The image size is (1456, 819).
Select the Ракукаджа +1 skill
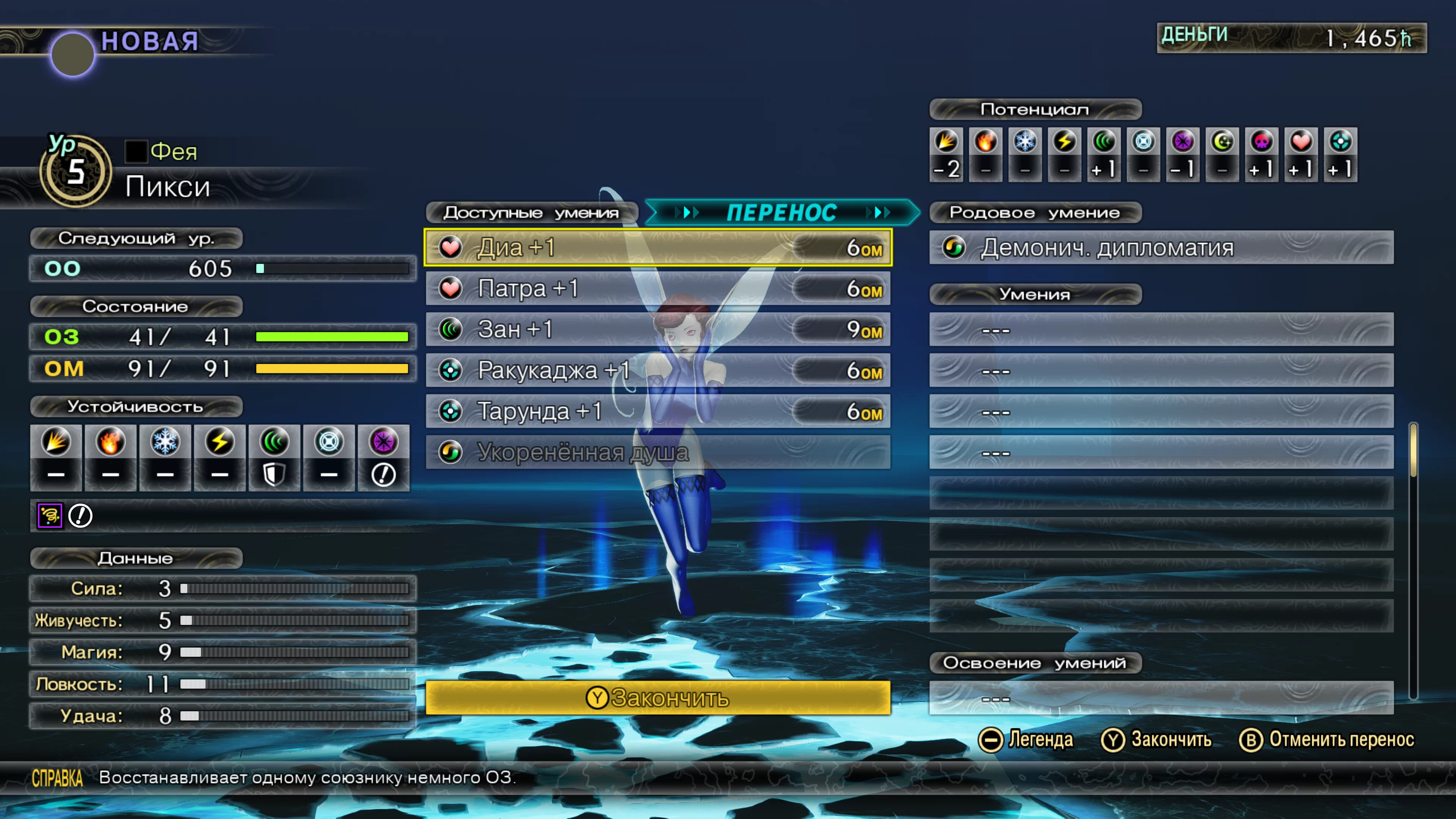coord(657,371)
